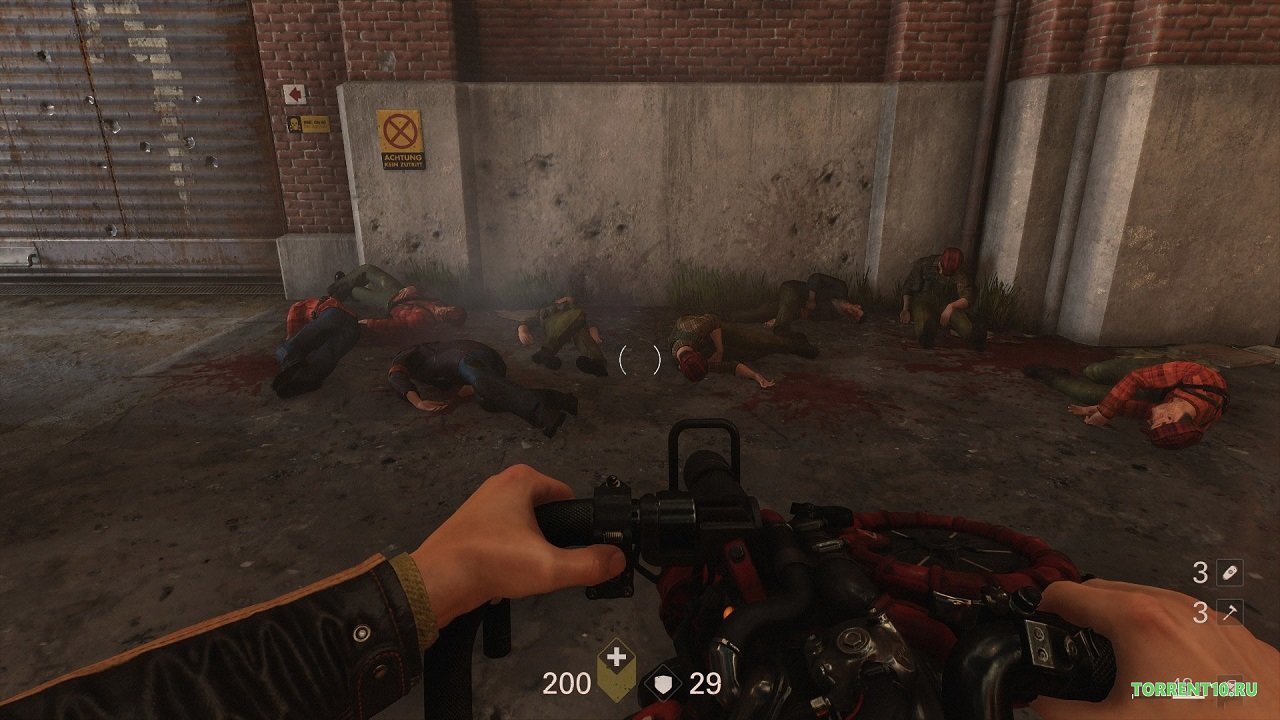Click the health plus-sign icon
The height and width of the screenshot is (720, 1280).
tap(618, 659)
